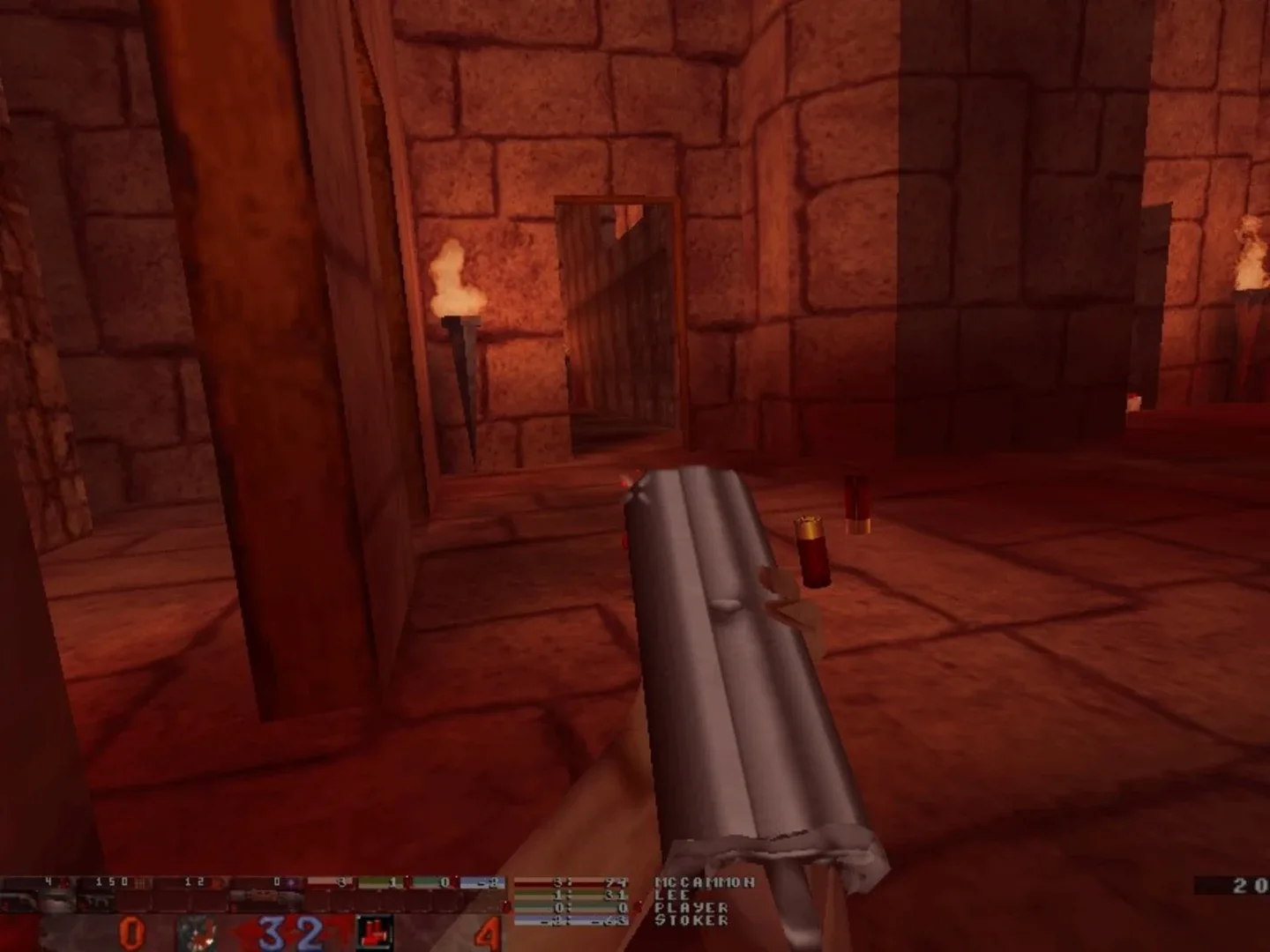1270x952 pixels.
Task: Select STOKER in the player scoreboard
Action: coord(691,920)
